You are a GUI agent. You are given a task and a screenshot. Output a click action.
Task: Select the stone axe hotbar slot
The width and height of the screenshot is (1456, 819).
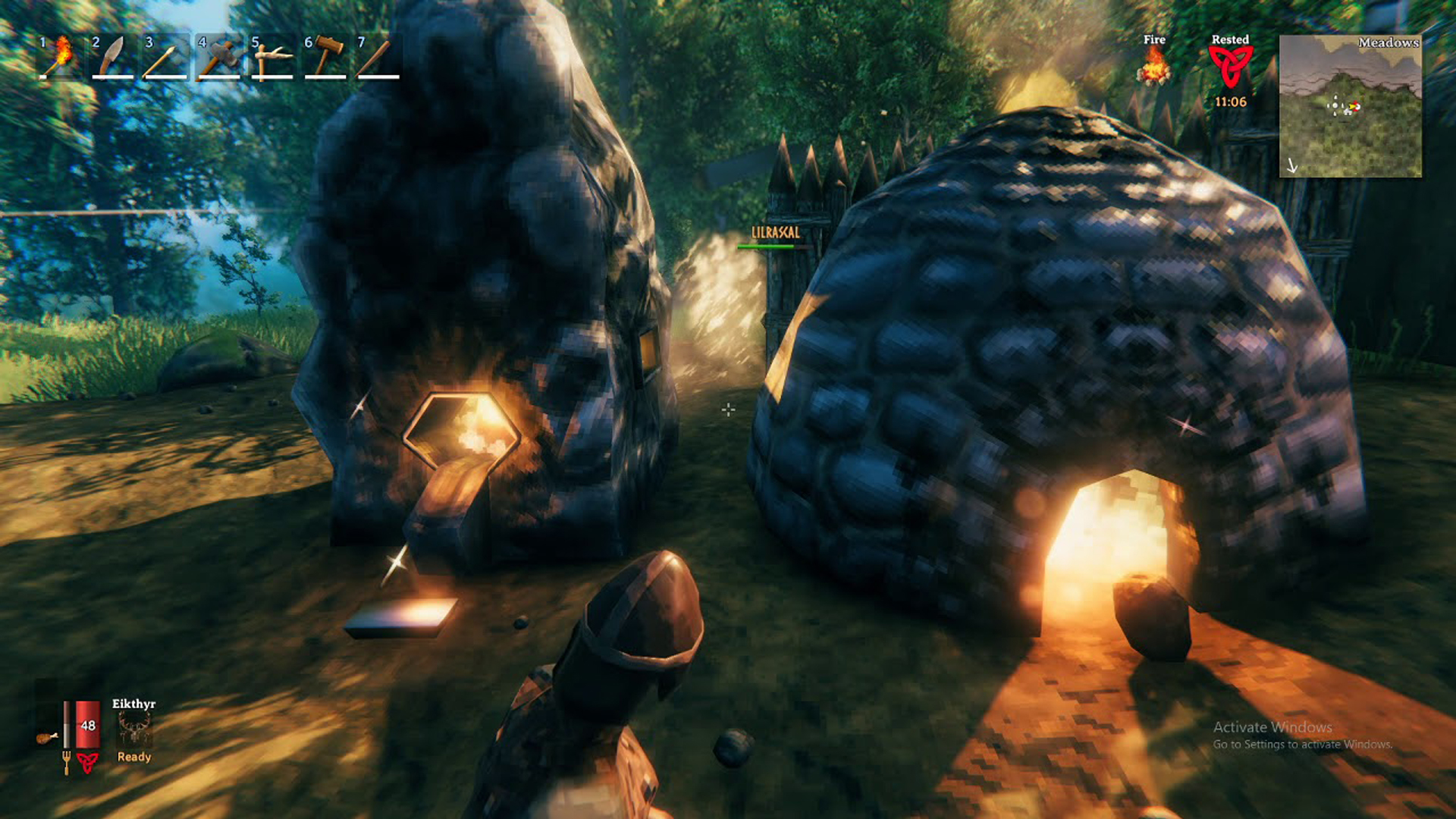(x=218, y=57)
